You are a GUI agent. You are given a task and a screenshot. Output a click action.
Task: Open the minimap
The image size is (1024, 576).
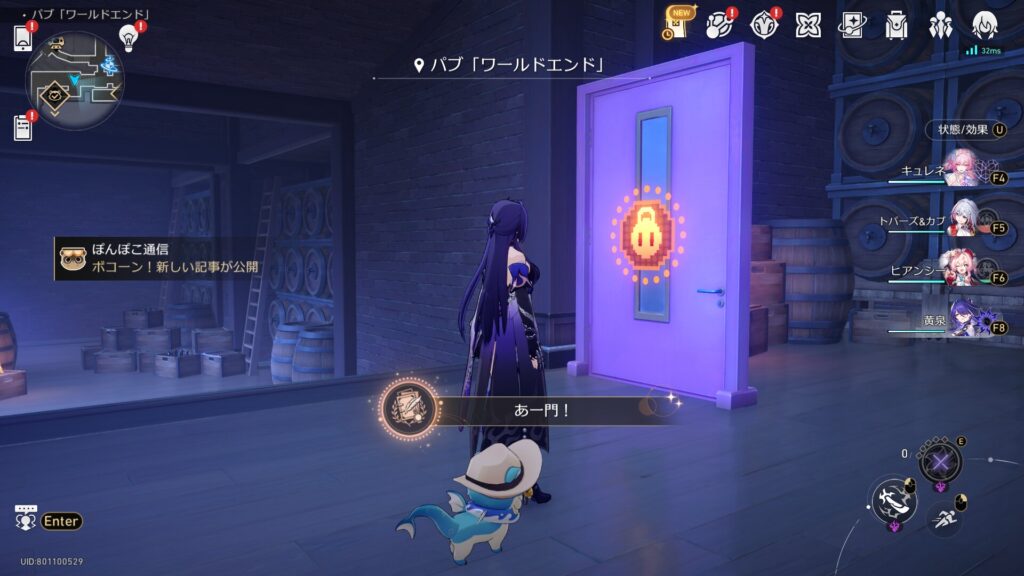(73, 80)
